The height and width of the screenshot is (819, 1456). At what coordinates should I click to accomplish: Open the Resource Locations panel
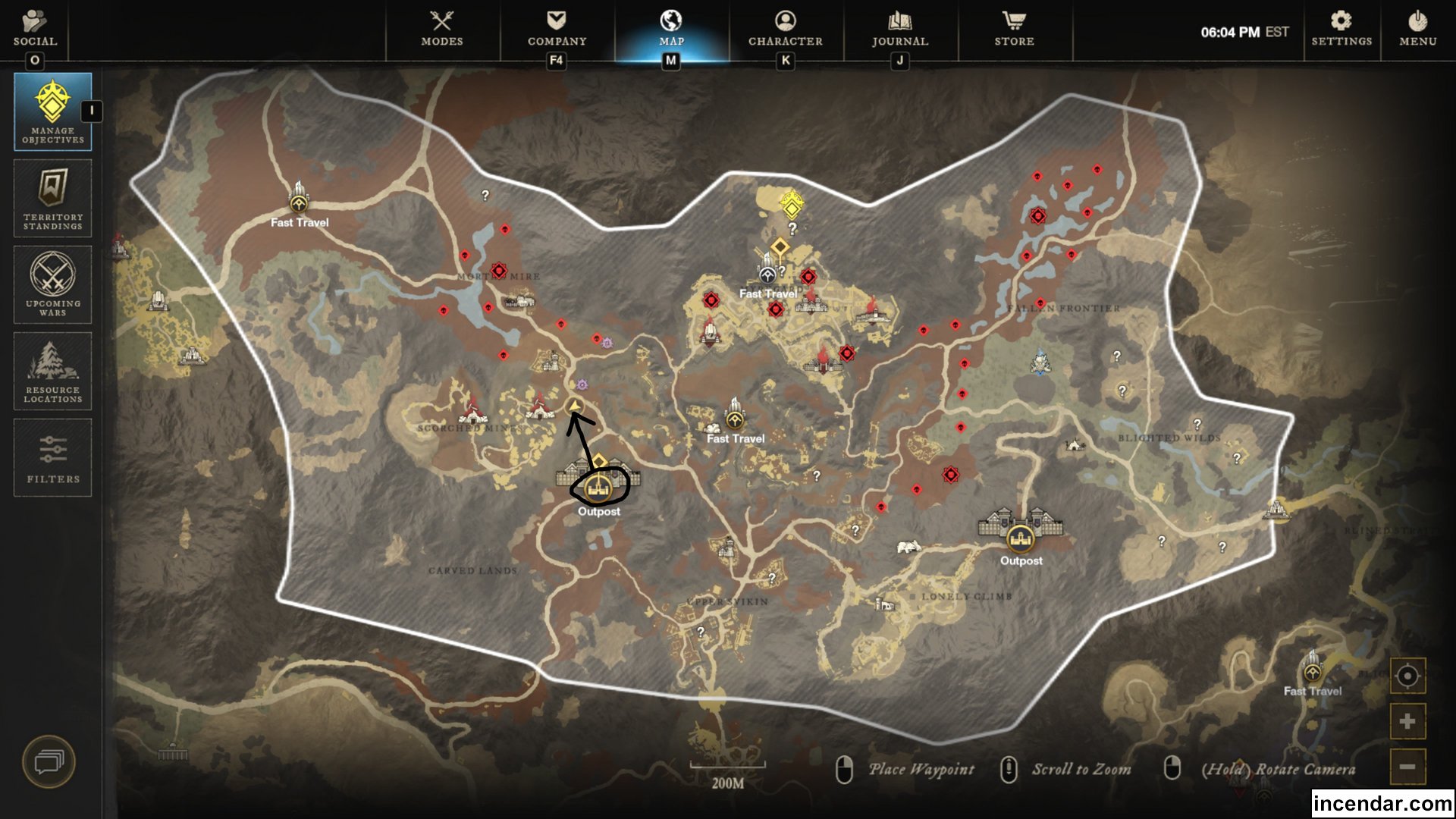click(x=51, y=371)
